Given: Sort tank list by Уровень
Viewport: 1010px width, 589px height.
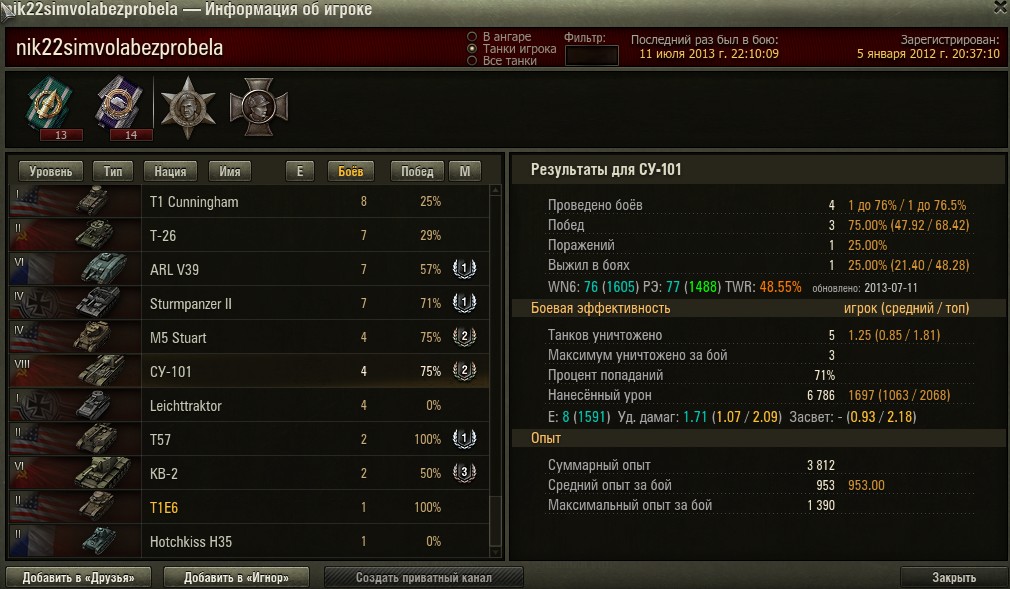Looking at the screenshot, I should [50, 171].
